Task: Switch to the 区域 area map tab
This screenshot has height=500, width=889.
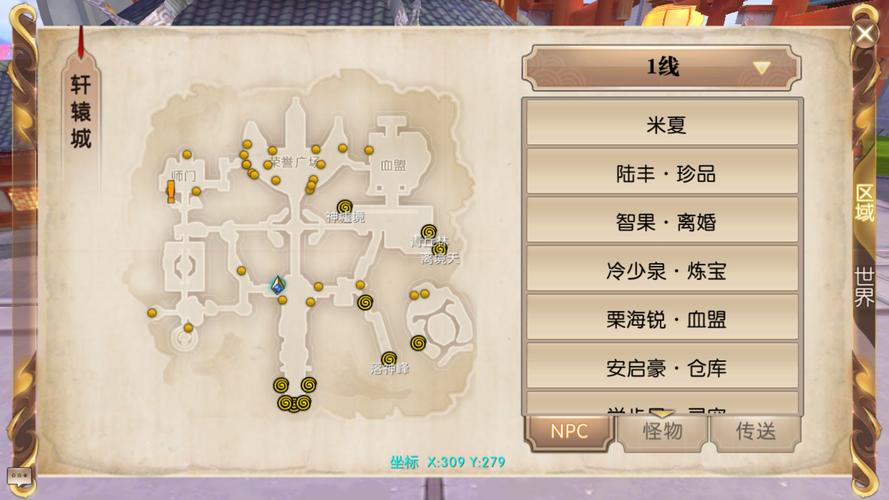Action: (864, 202)
